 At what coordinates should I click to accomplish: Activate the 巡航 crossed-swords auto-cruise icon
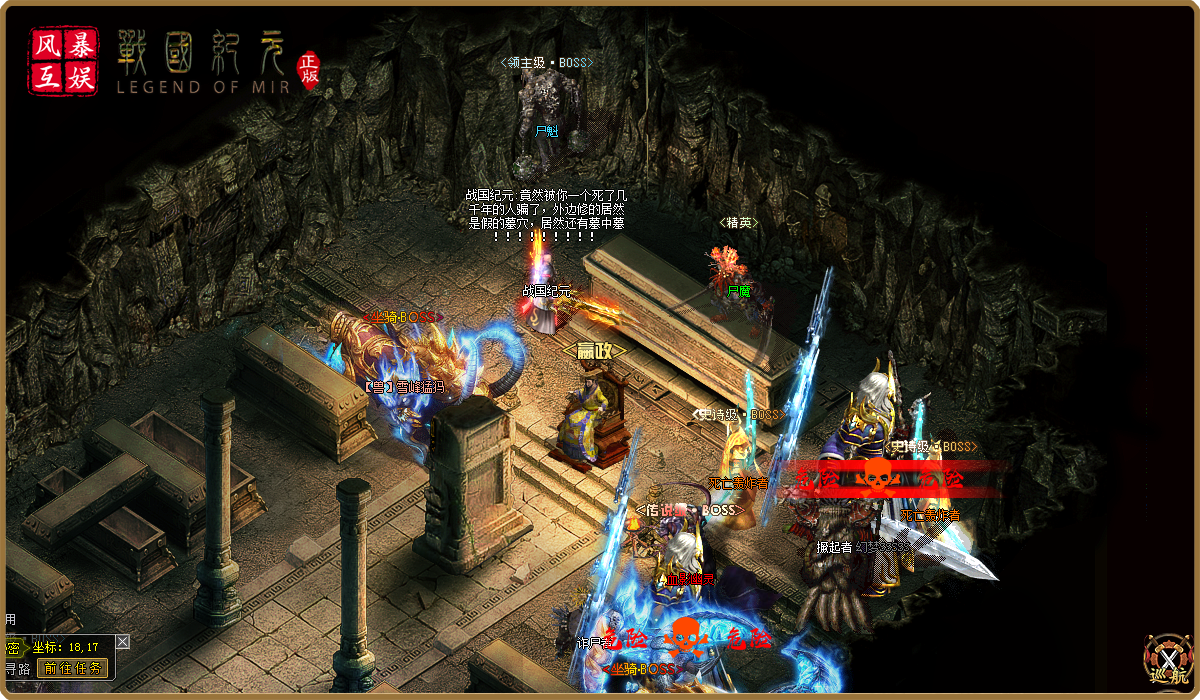[1168, 661]
